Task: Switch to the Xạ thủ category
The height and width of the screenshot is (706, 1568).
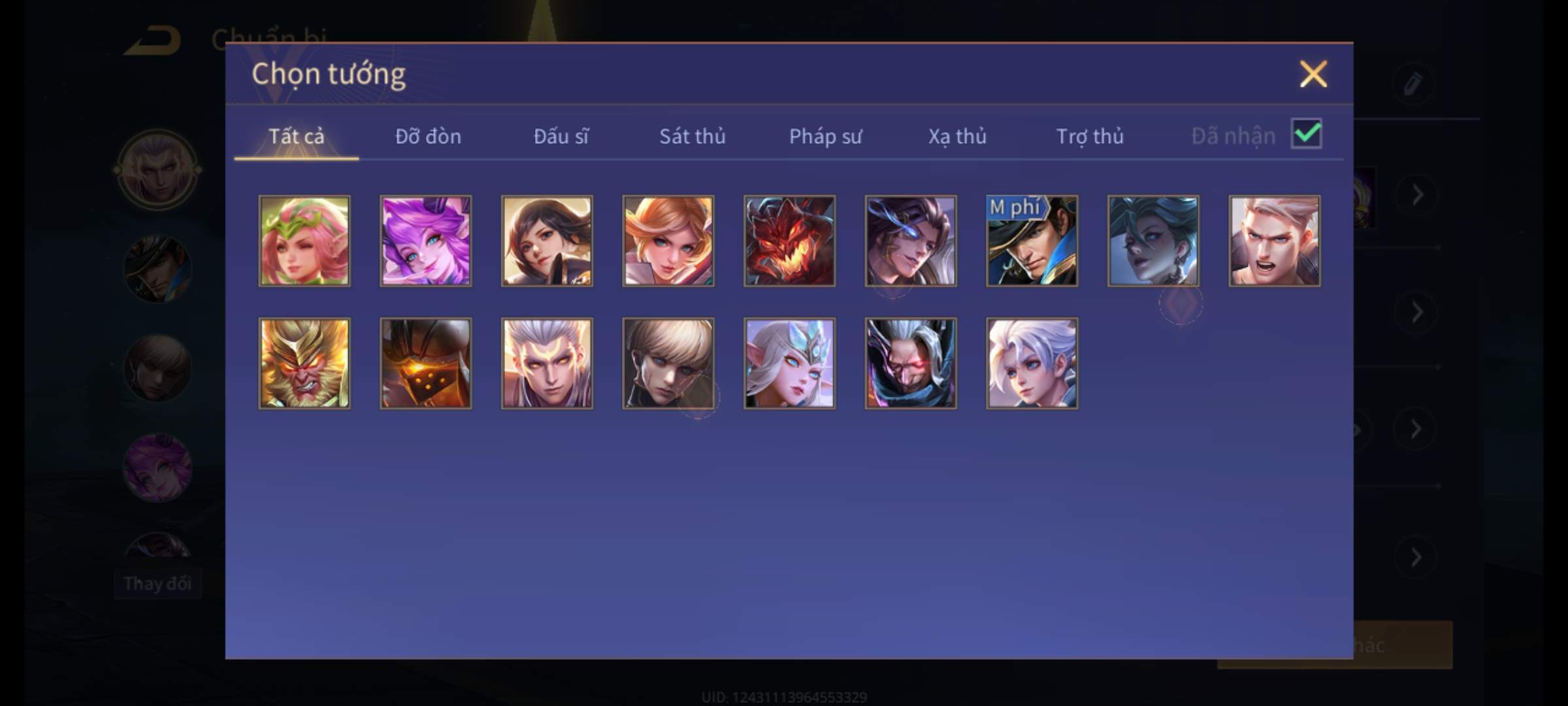Action: pos(957,136)
